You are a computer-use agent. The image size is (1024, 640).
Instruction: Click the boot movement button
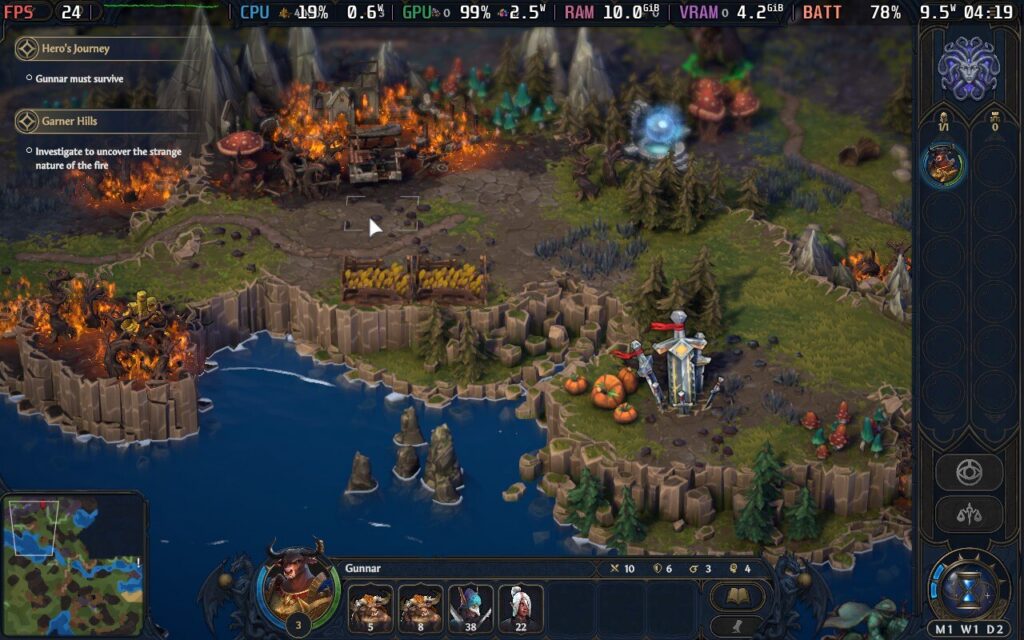coord(738,628)
